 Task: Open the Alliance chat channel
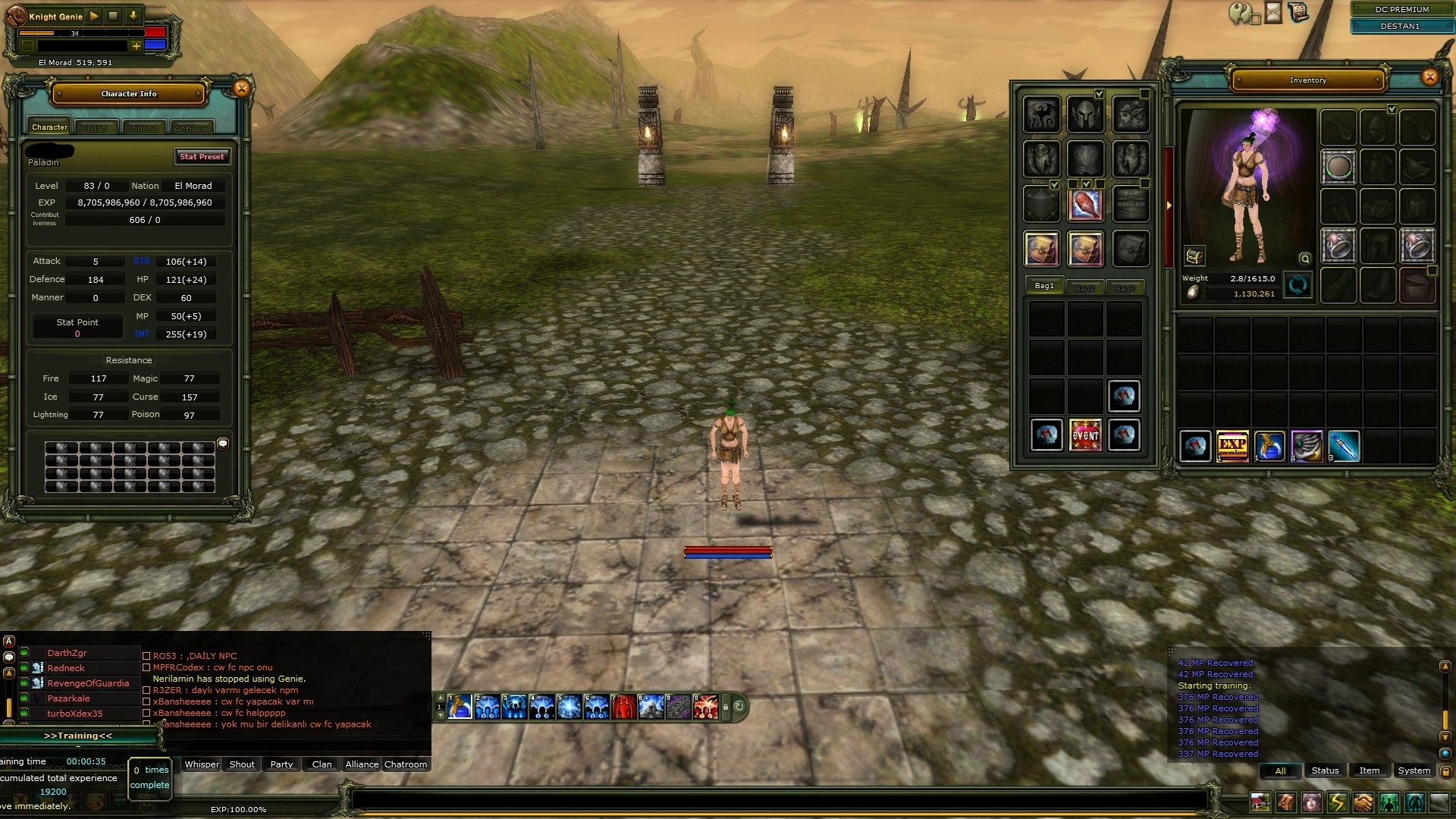click(x=362, y=764)
